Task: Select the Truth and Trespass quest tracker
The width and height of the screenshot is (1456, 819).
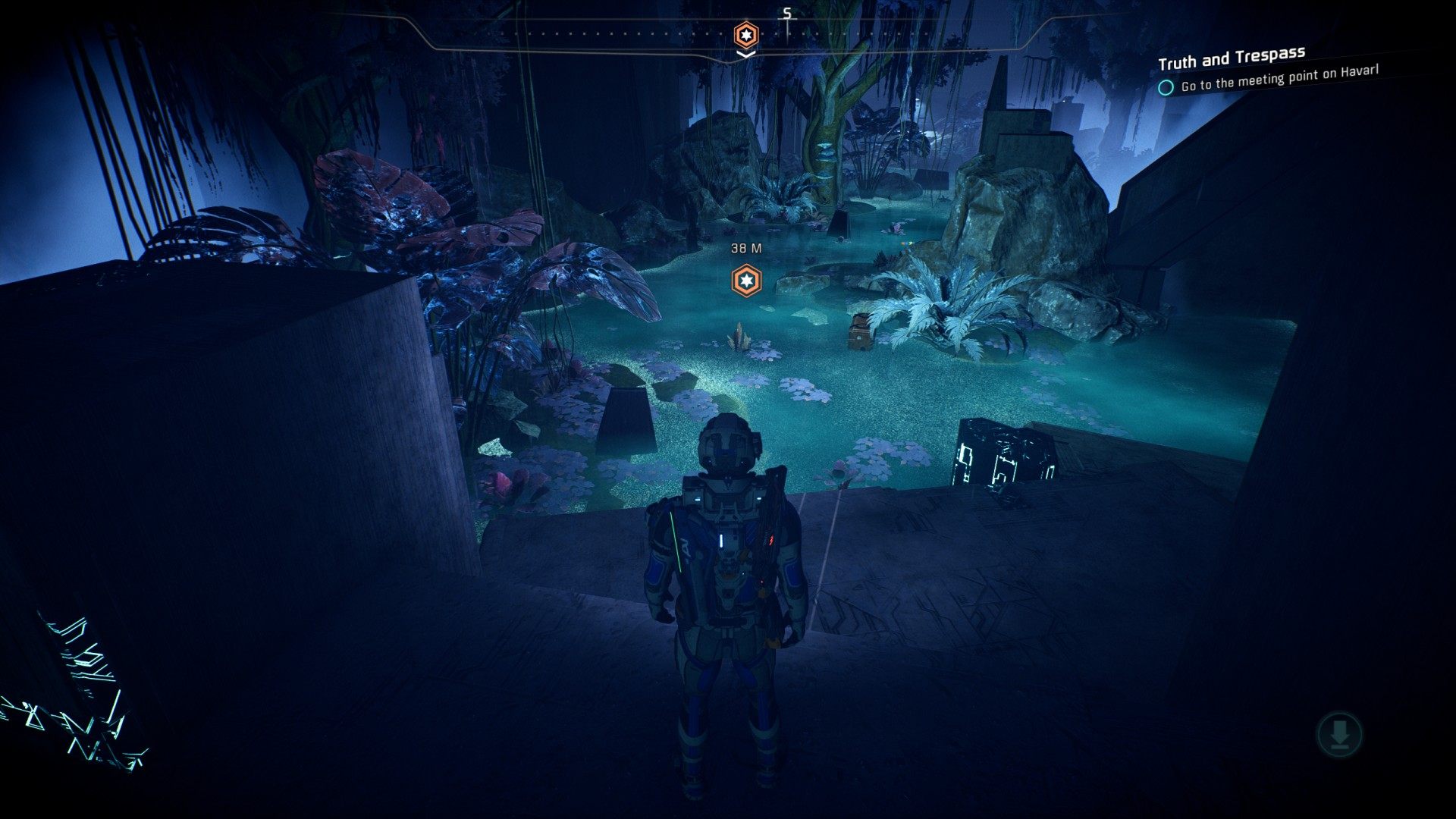Action: click(1231, 58)
